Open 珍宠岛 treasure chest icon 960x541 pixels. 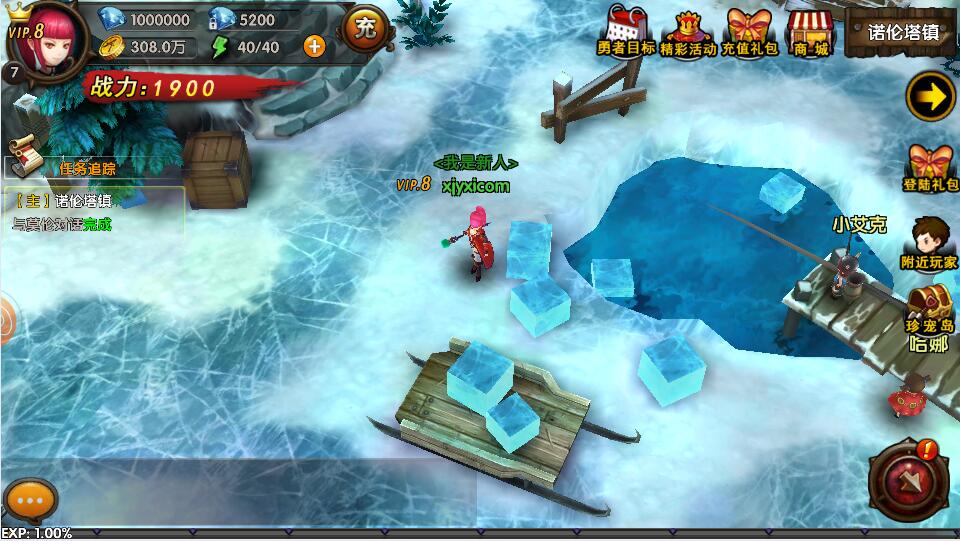tap(930, 307)
